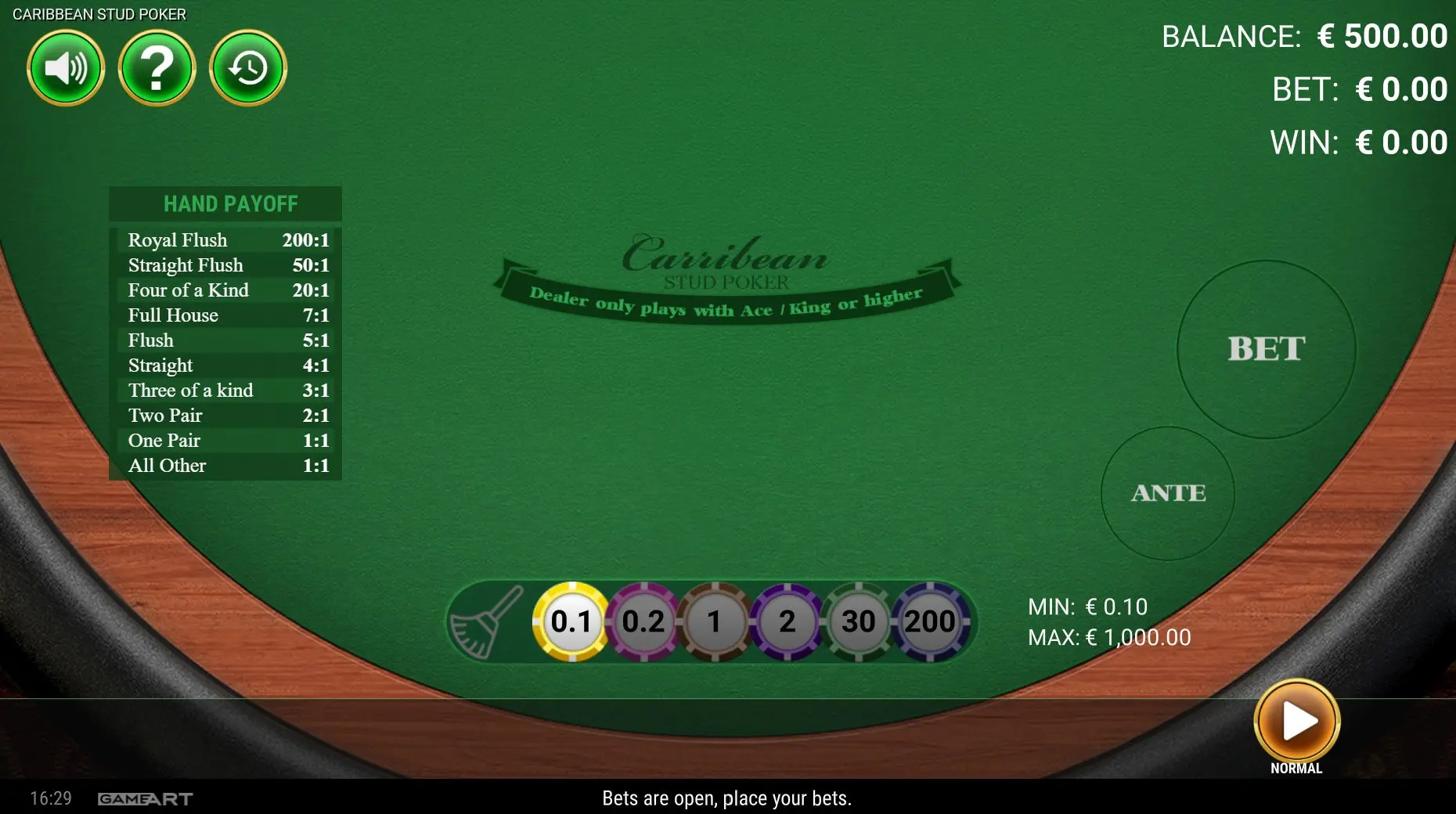Place a chip on the ANTE circle
The height and width of the screenshot is (814, 1456).
pos(1167,493)
